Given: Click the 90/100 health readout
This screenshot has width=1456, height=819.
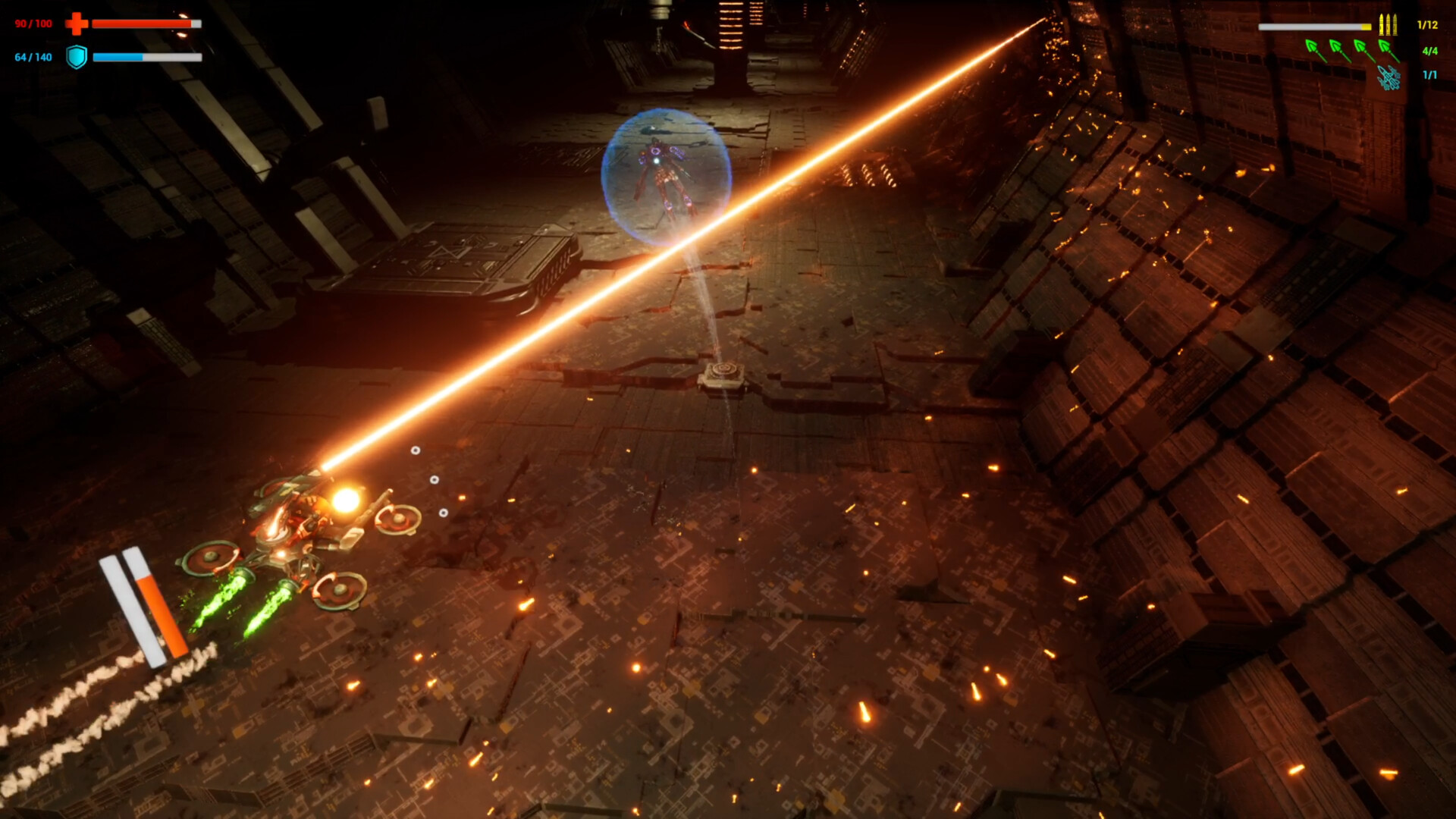Looking at the screenshot, I should click(x=33, y=24).
